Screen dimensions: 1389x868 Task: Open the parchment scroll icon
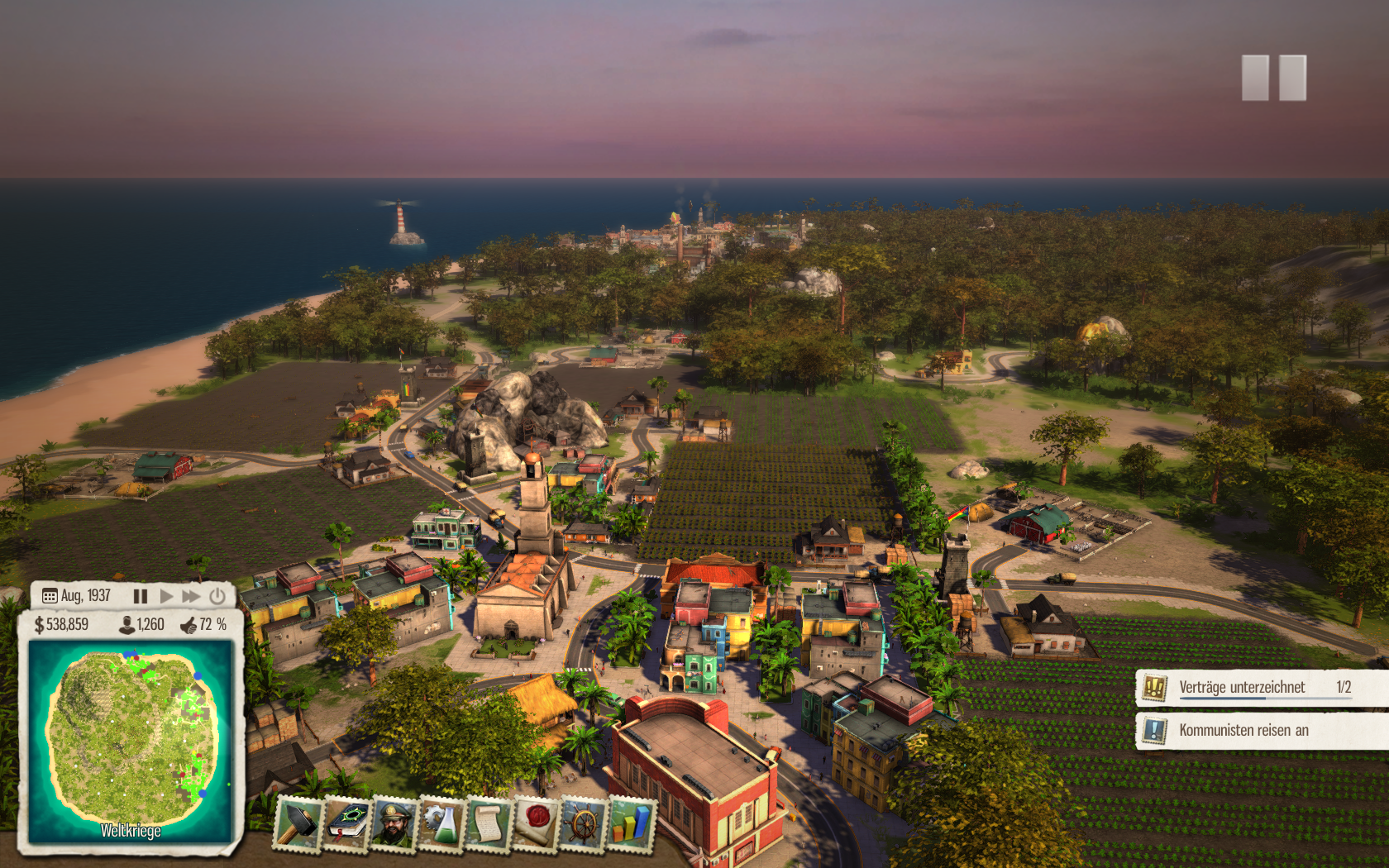tap(488, 823)
